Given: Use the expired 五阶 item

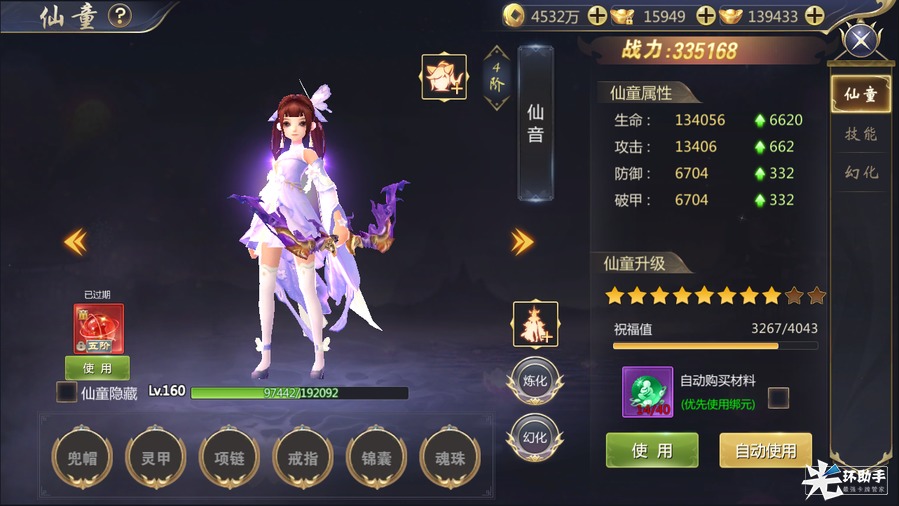Looking at the screenshot, I should click(x=97, y=368).
